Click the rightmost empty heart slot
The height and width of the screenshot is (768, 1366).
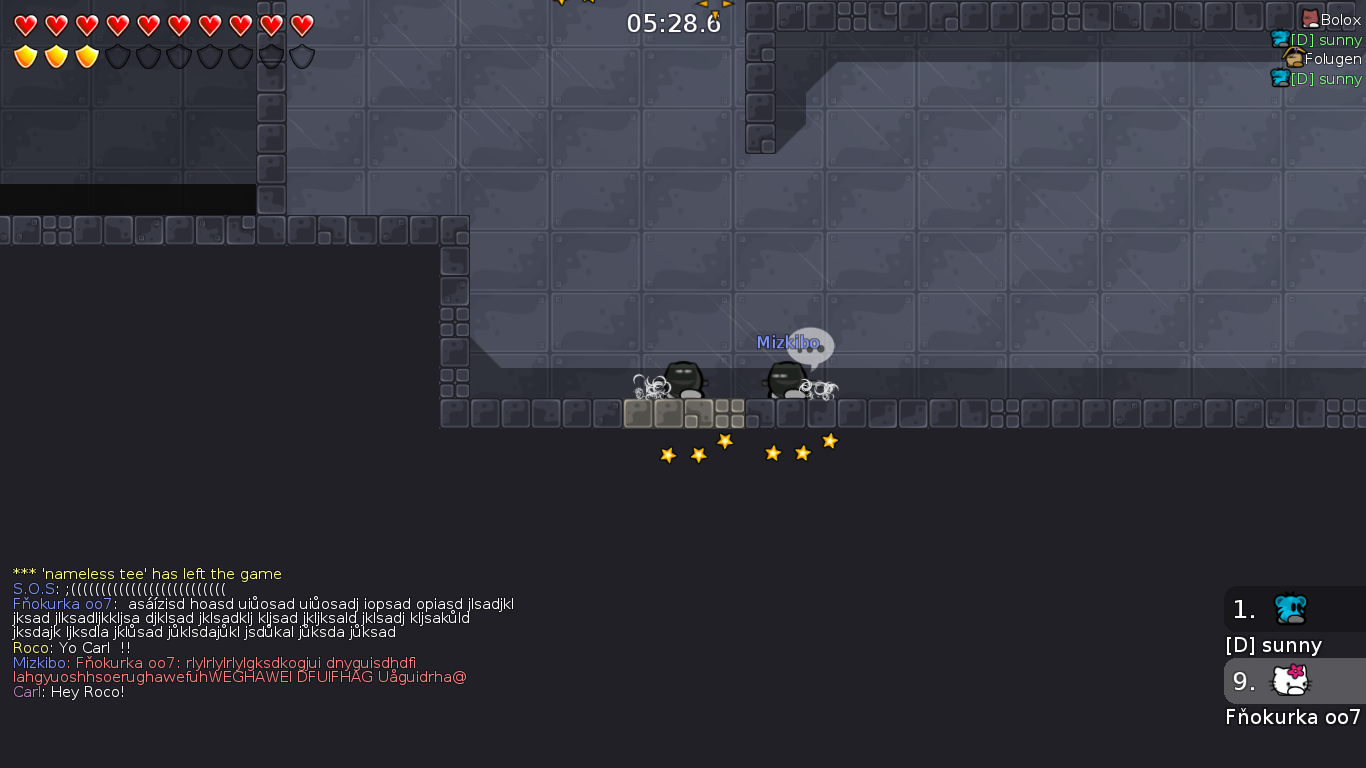tap(300, 27)
